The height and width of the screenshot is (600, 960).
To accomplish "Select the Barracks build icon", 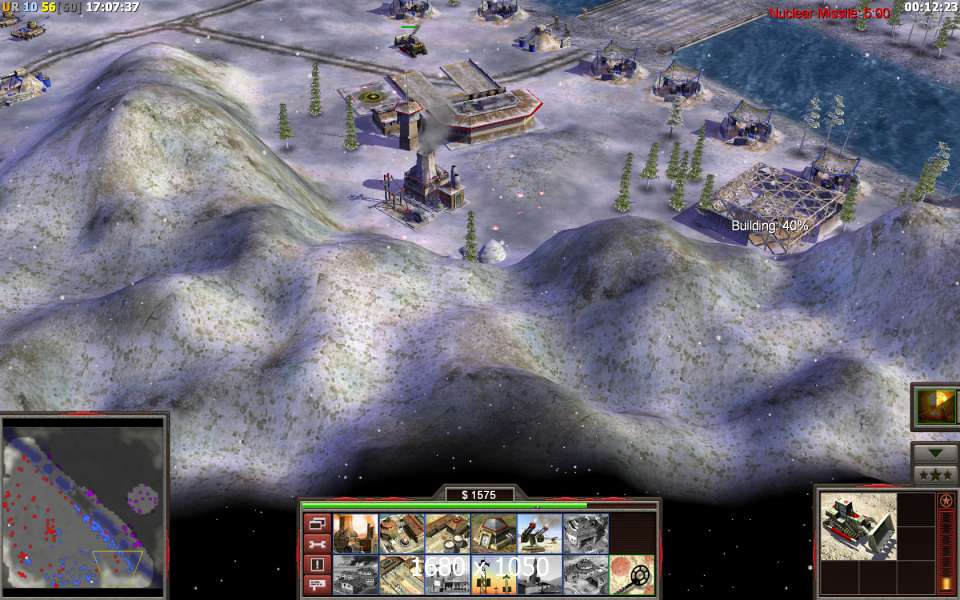I will click(401, 534).
